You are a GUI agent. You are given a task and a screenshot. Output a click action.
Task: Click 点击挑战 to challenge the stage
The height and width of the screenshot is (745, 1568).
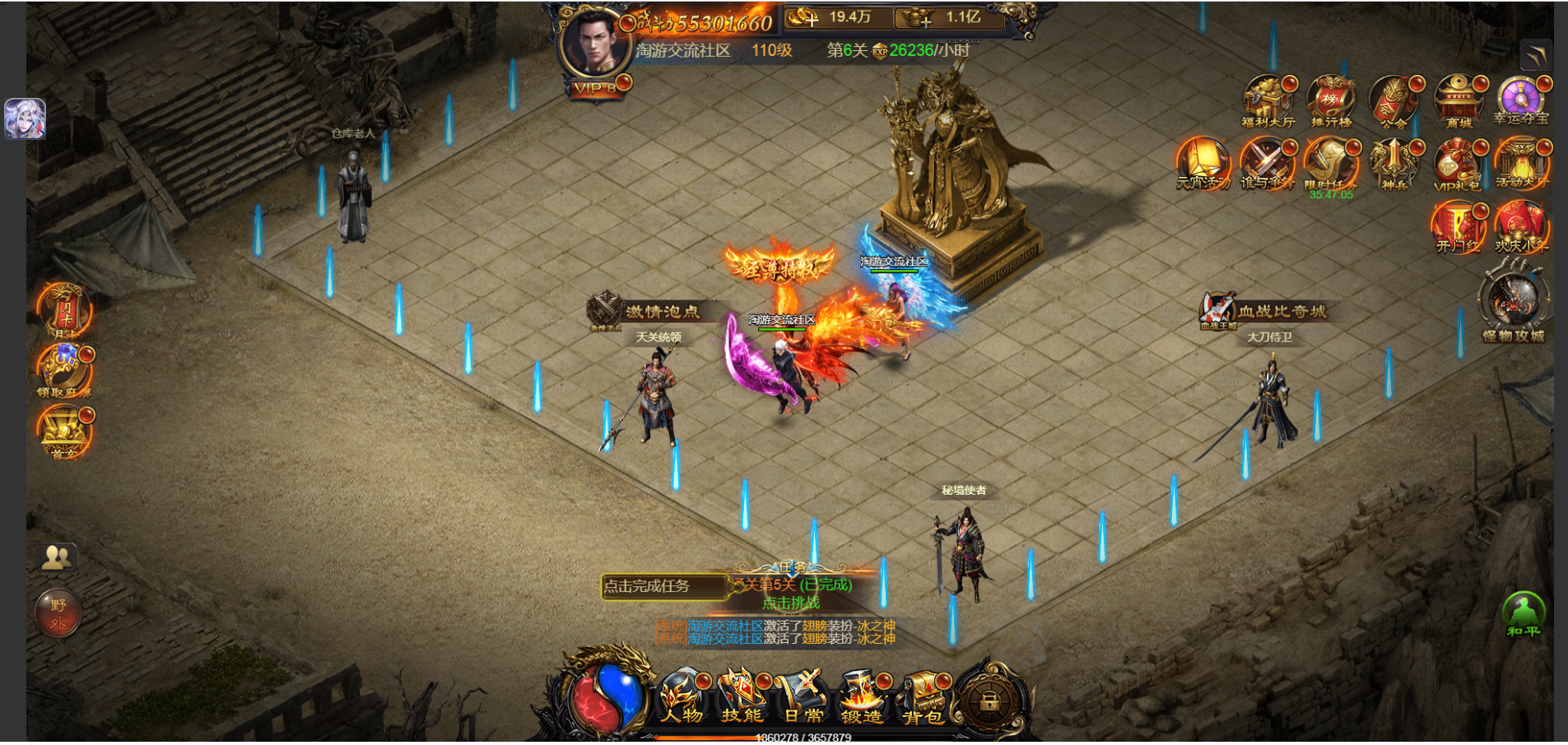click(791, 603)
